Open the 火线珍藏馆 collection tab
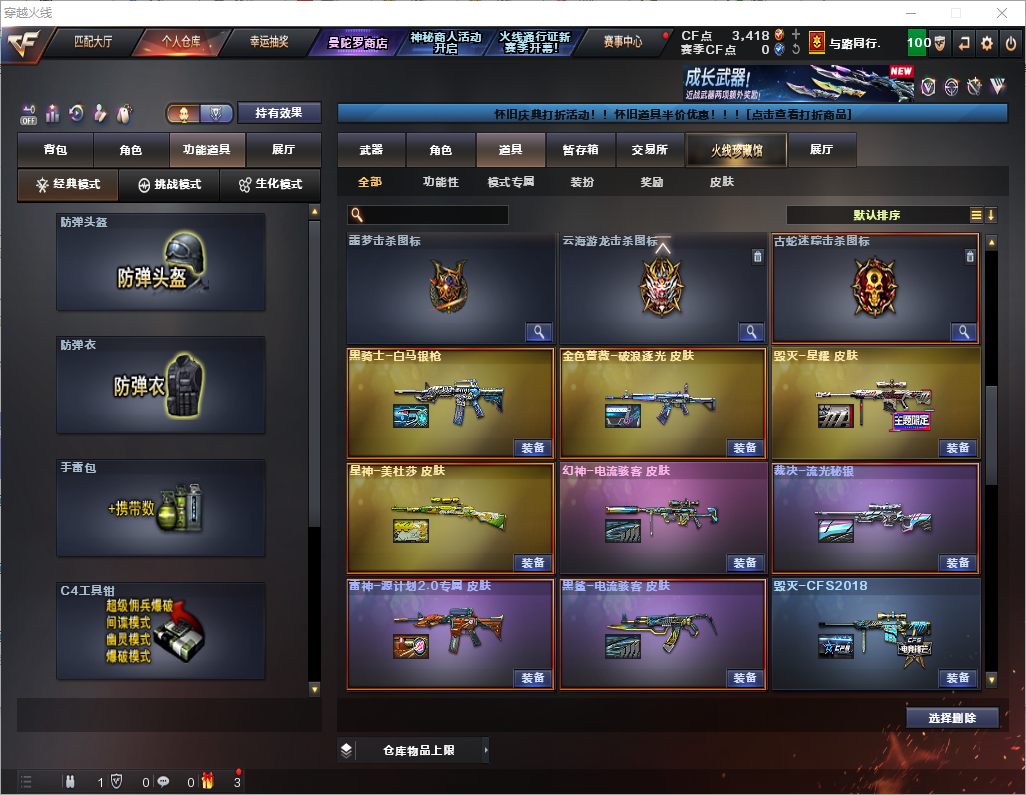The image size is (1026, 795). pos(736,150)
